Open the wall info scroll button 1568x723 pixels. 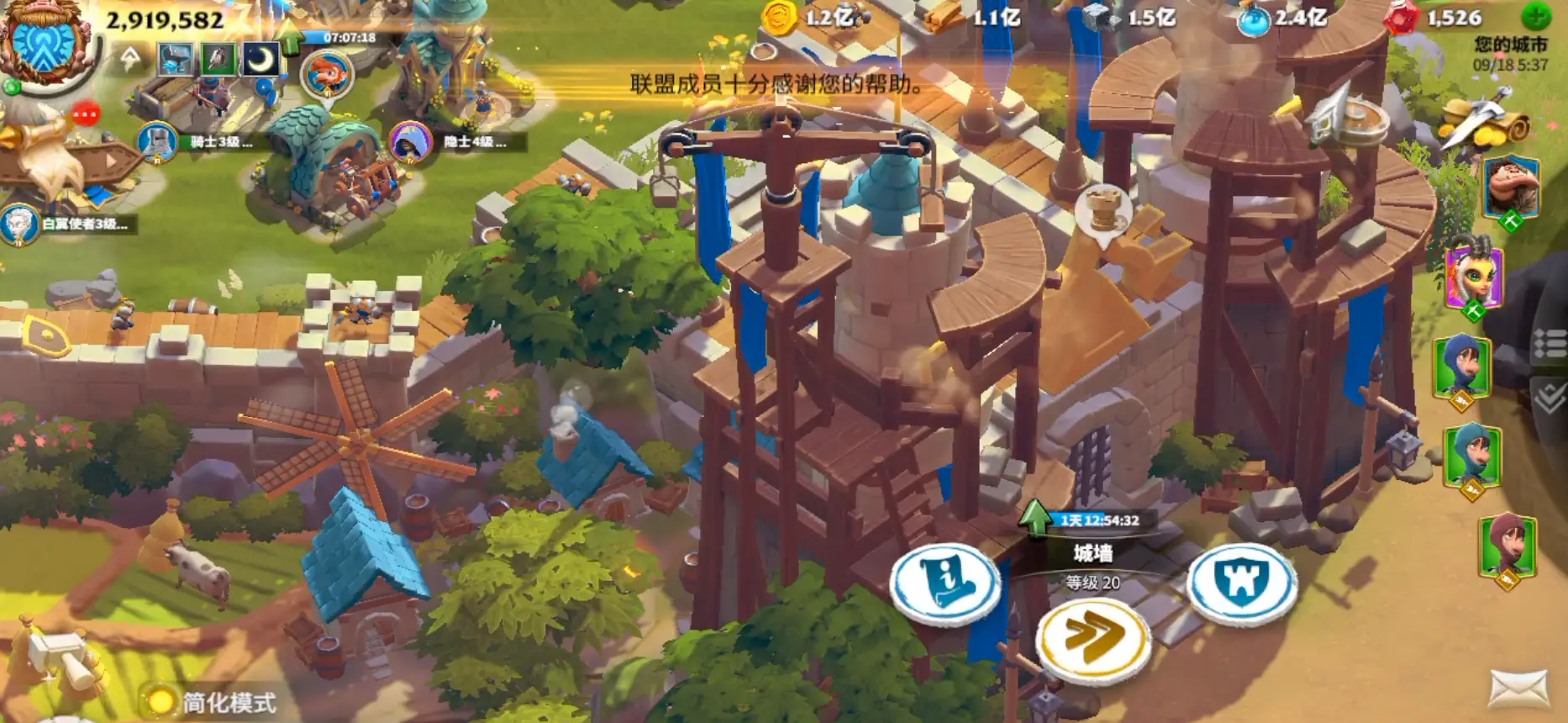(x=945, y=583)
